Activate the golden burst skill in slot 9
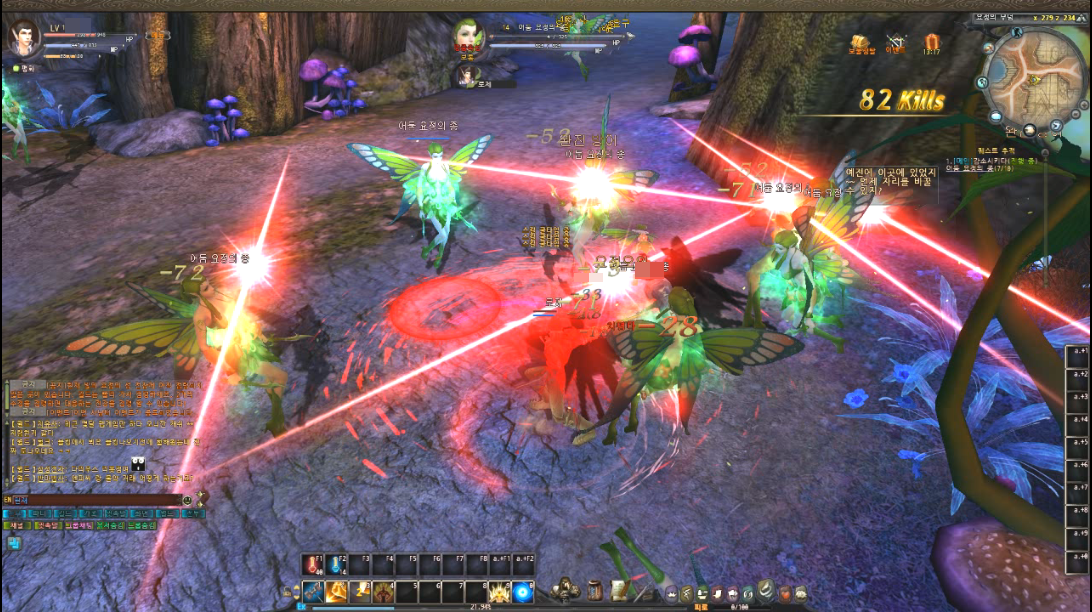 [499, 592]
